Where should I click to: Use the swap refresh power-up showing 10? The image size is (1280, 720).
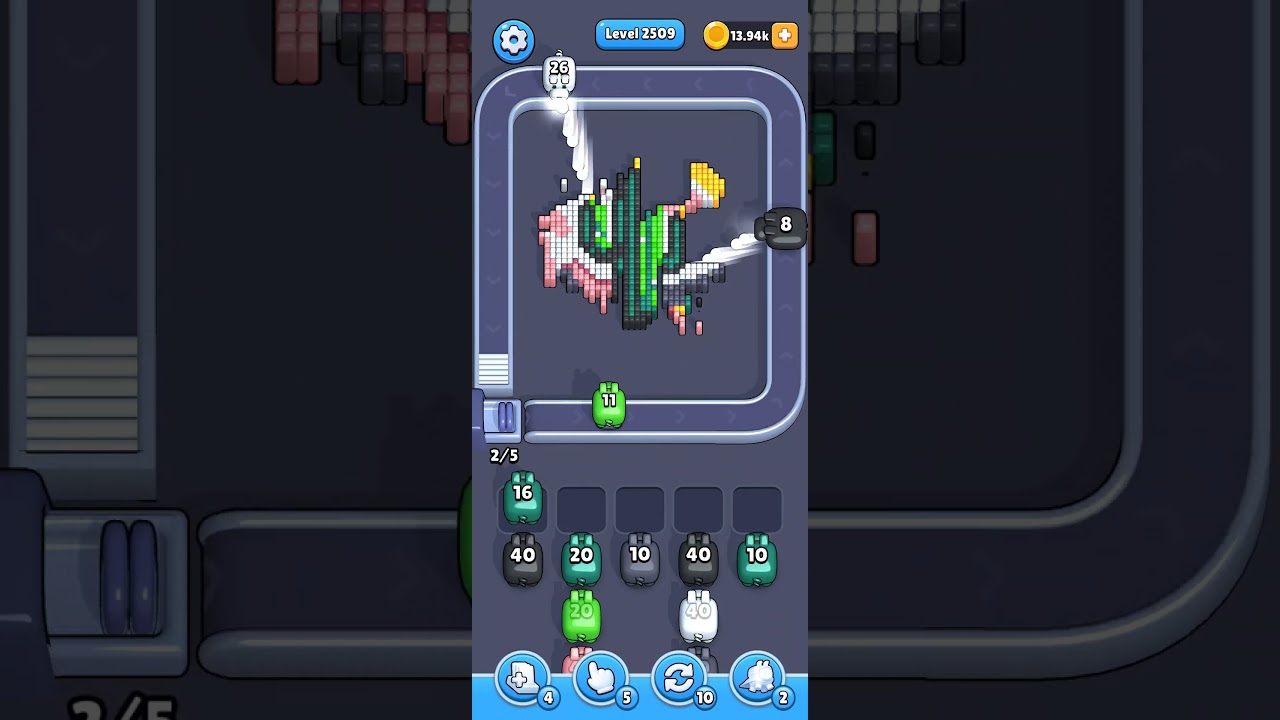coord(679,678)
